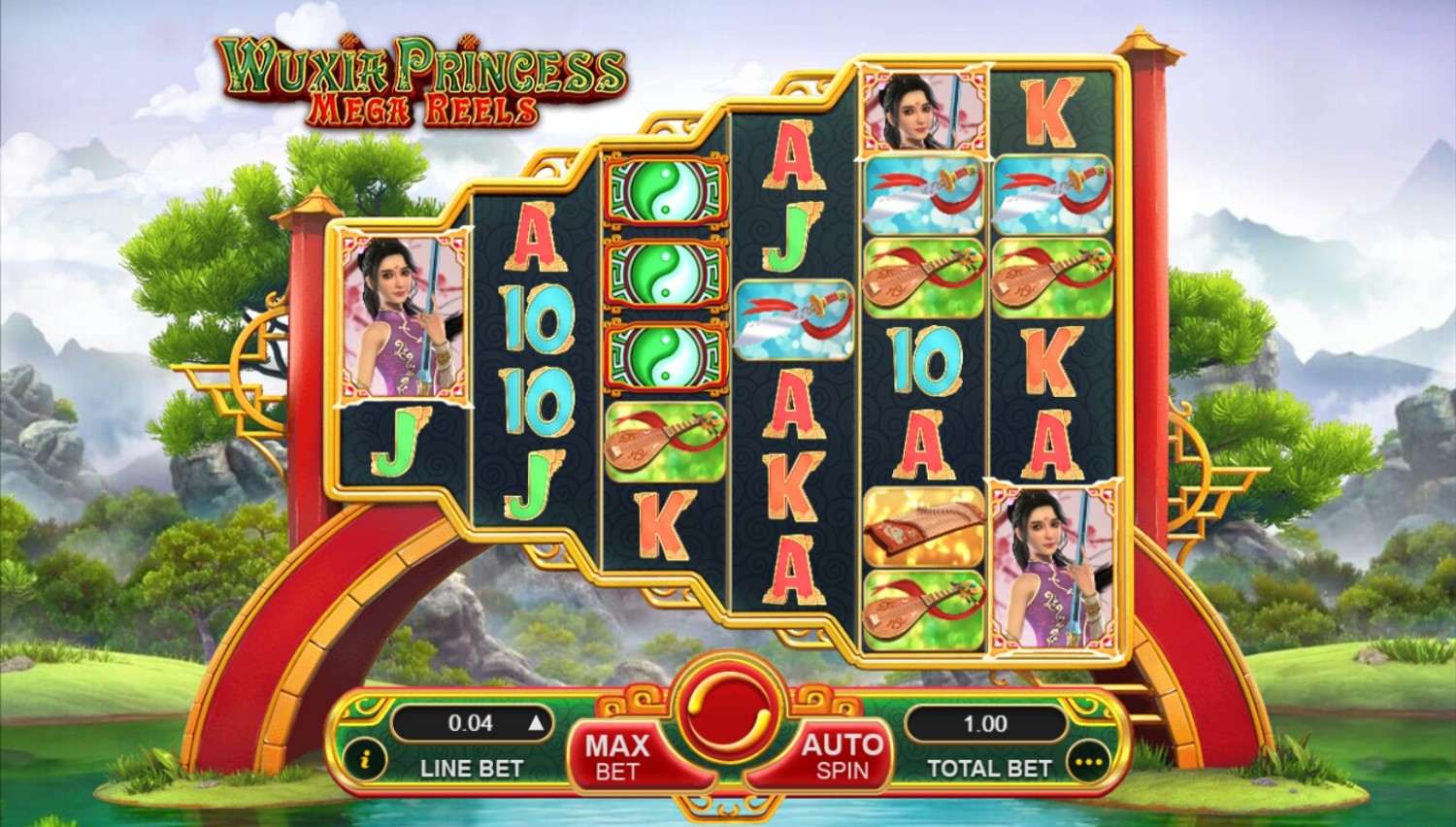Open the info paytable icon
This screenshot has width=1456, height=827.
point(365,760)
